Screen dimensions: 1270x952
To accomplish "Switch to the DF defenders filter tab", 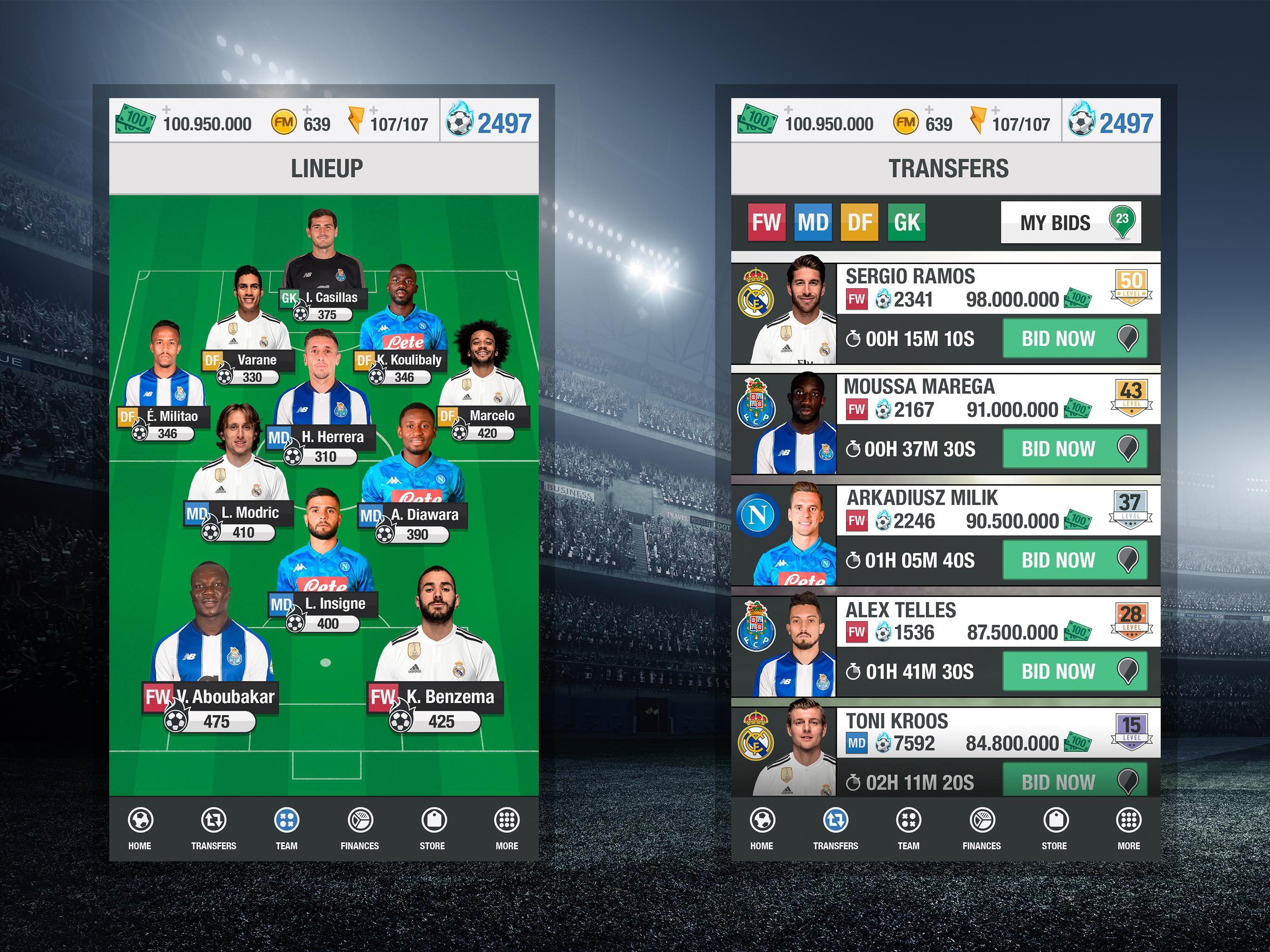I will pyautogui.click(x=860, y=222).
